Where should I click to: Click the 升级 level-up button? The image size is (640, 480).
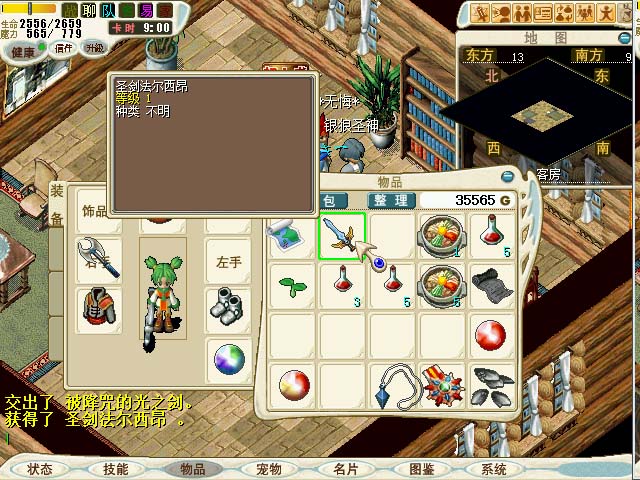[94, 48]
